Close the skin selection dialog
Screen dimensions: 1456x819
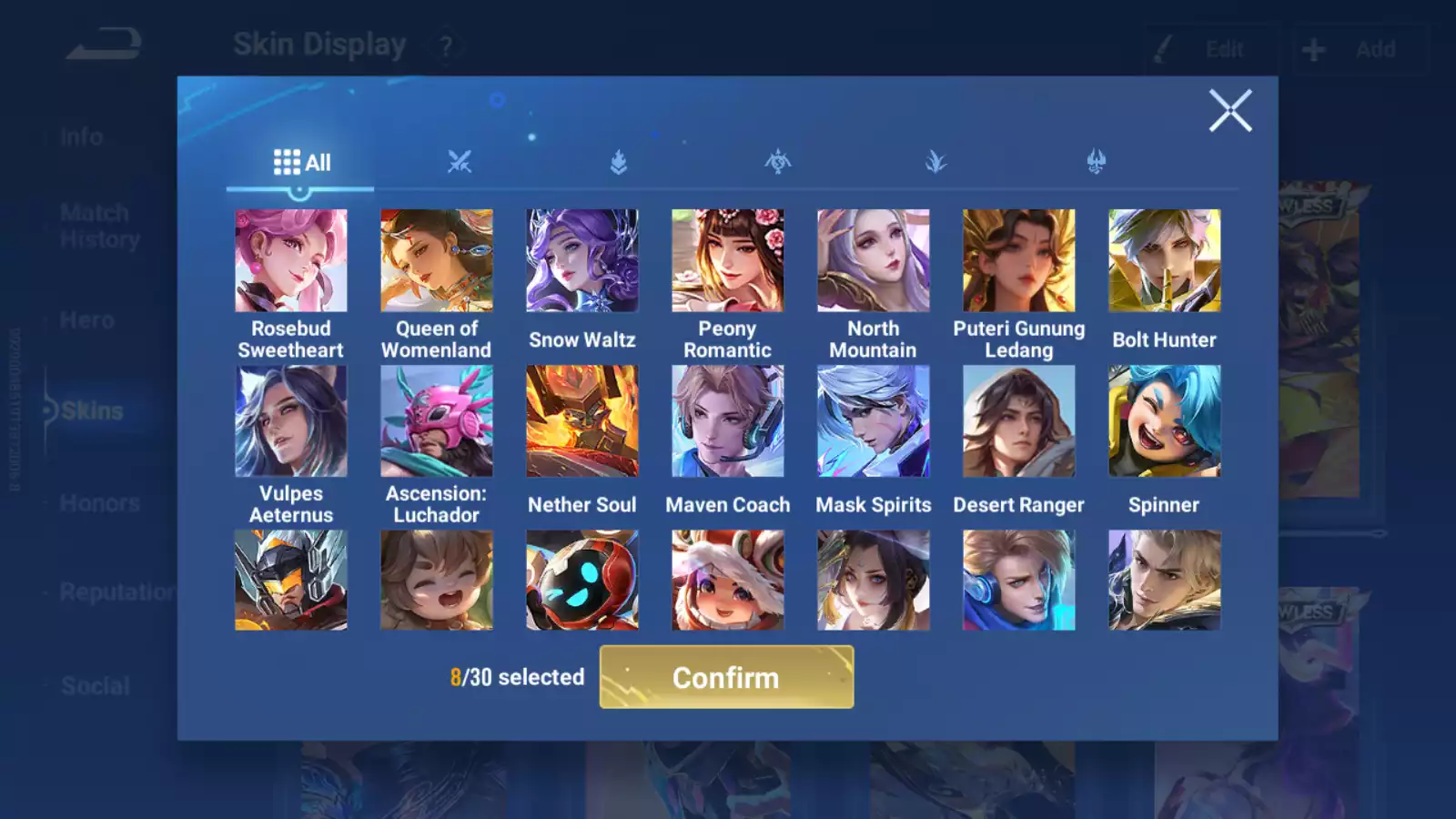[x=1230, y=111]
